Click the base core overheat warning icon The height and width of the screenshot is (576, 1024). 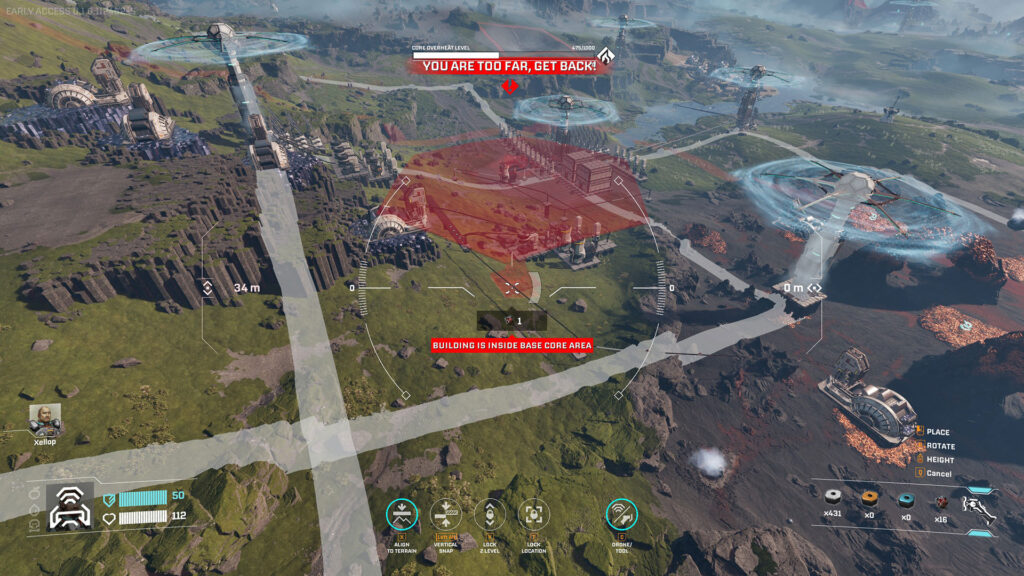[x=603, y=57]
